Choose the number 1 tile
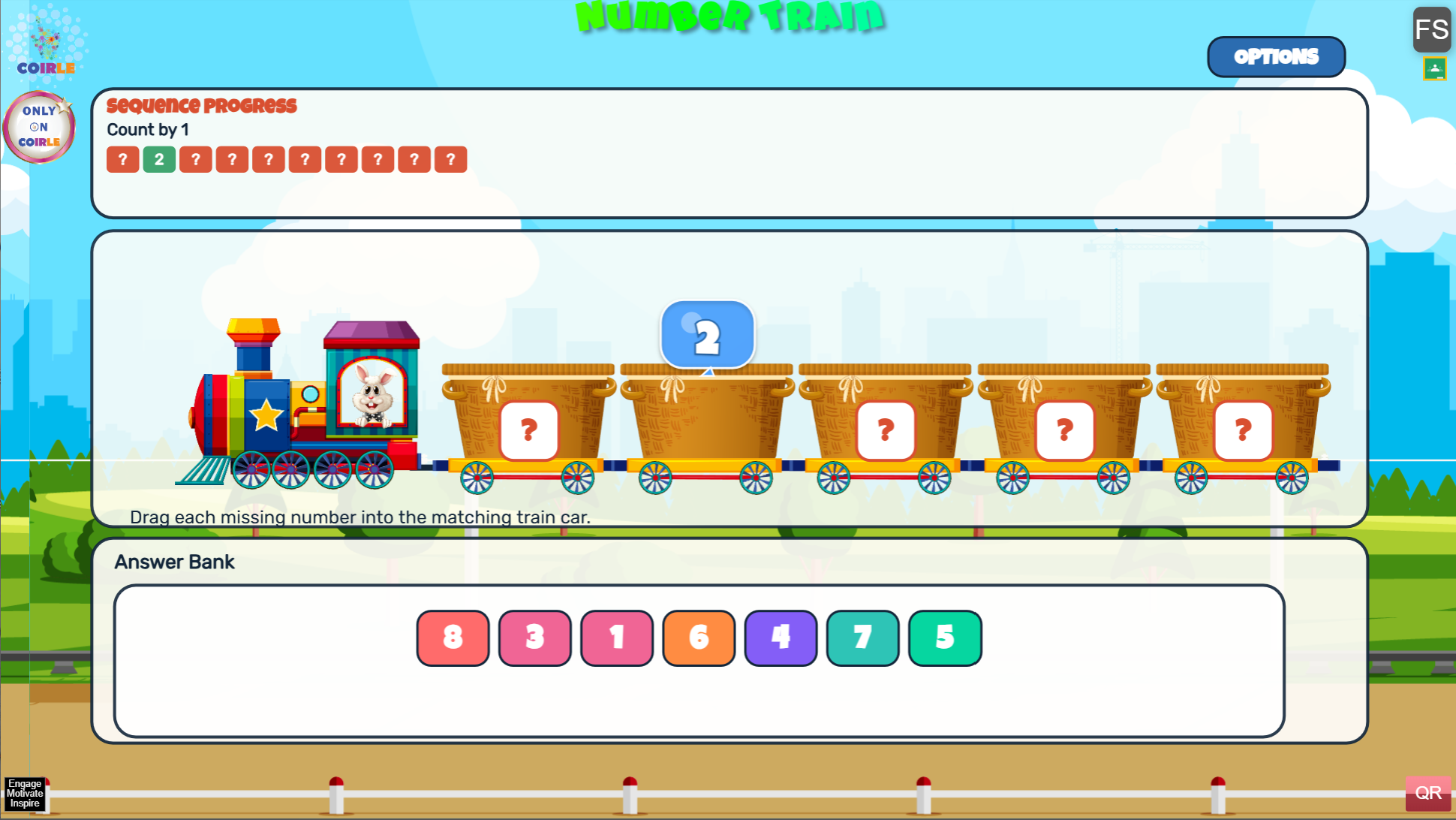The width and height of the screenshot is (1456, 820). [x=616, y=638]
